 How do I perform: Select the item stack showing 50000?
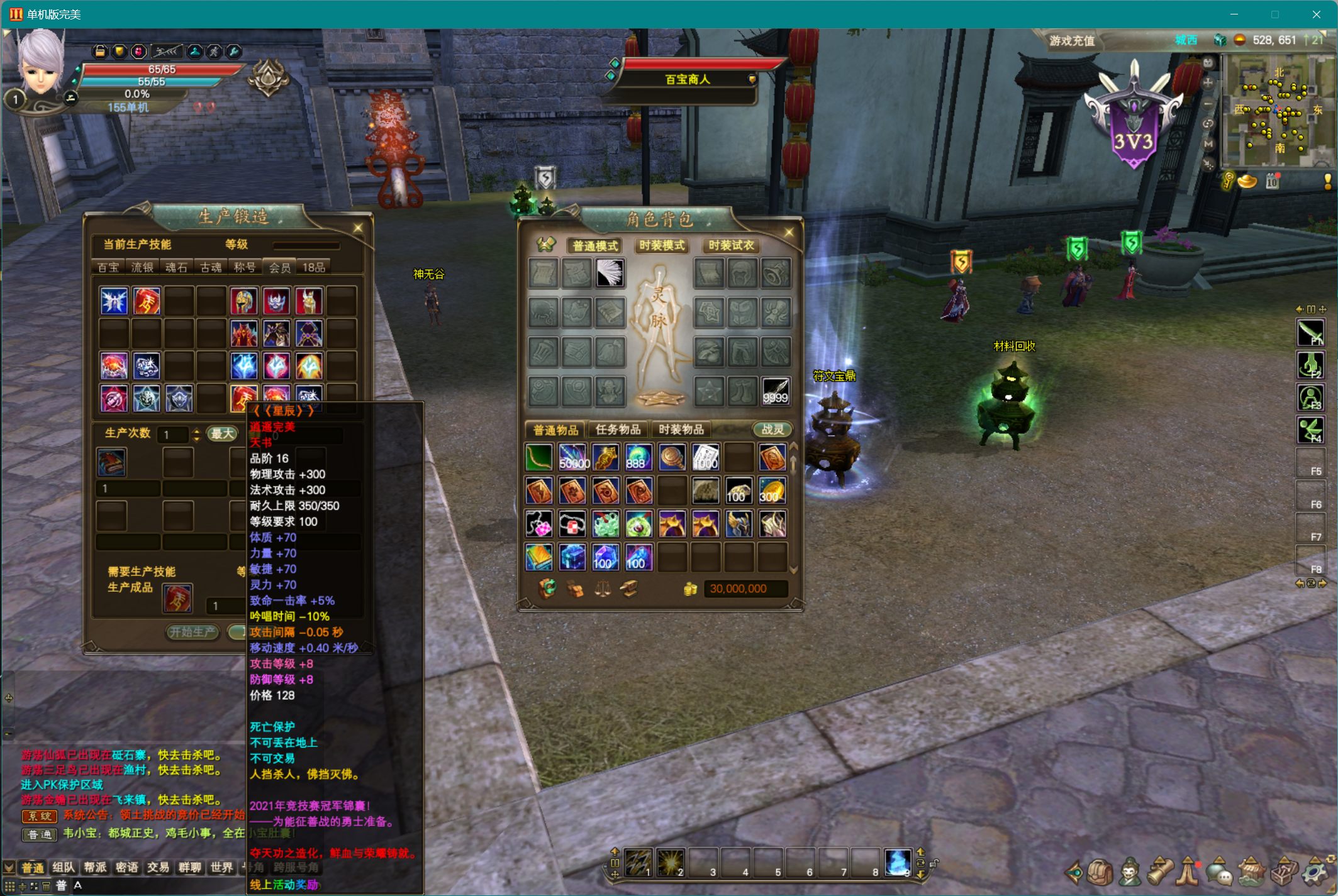coord(573,458)
